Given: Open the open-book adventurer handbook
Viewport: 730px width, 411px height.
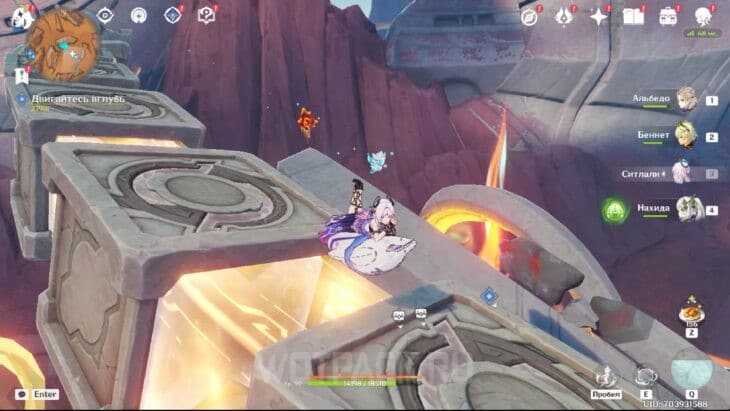Looking at the screenshot, I should pos(633,16).
